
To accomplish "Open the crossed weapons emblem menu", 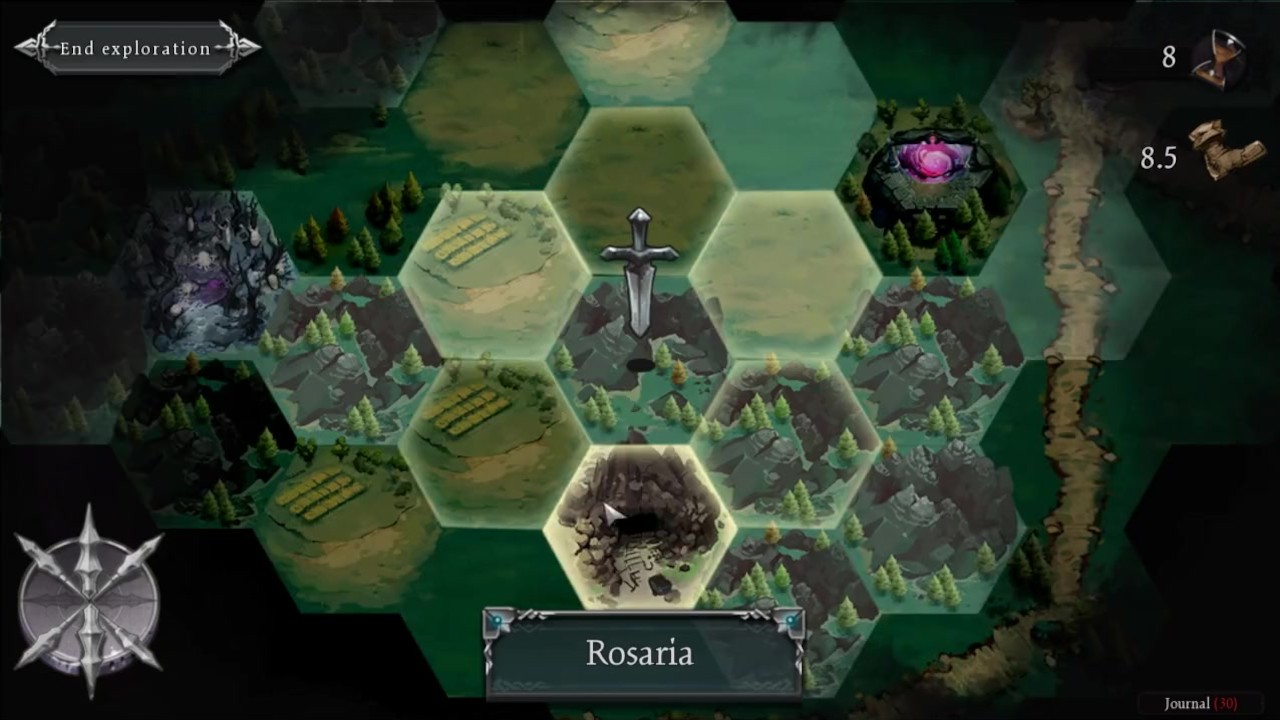I will click(x=89, y=602).
